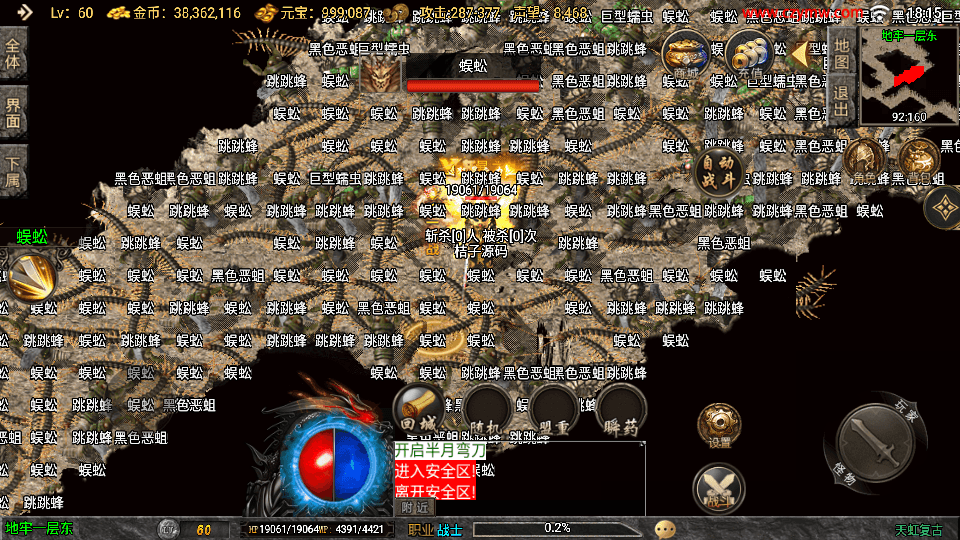Image resolution: width=960 pixels, height=540 pixels.
Task: Open the chat bubble icon
Action: pyautogui.click(x=665, y=528)
